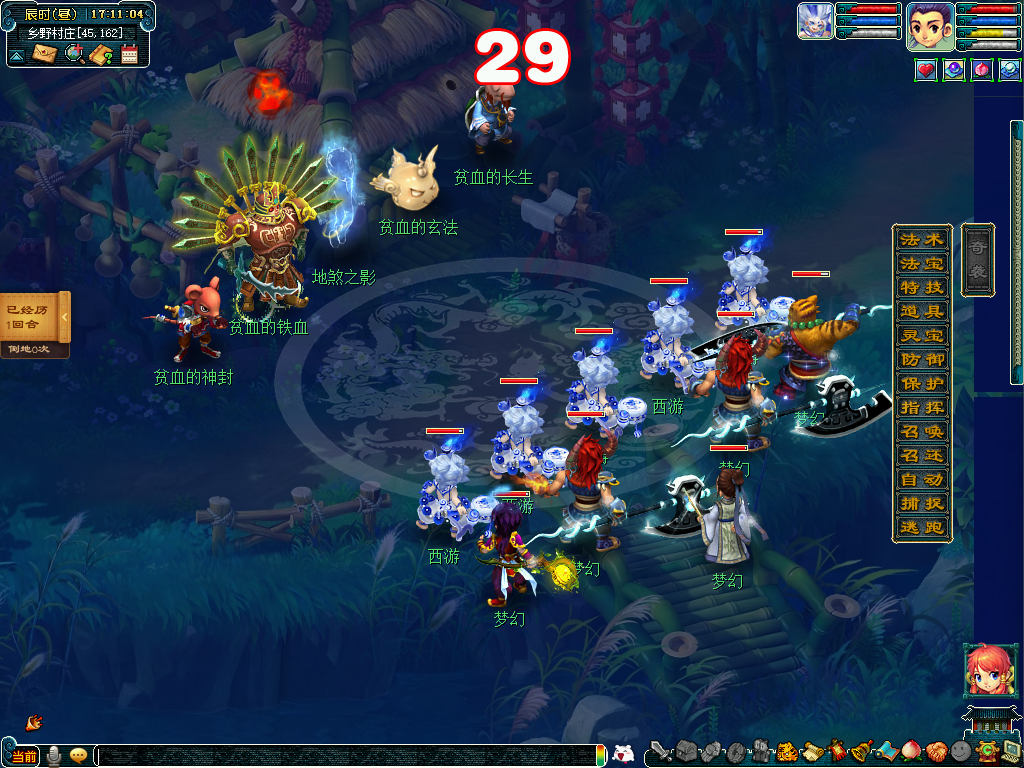Open the 法术 spell menu
1024x768 pixels.
tap(921, 240)
